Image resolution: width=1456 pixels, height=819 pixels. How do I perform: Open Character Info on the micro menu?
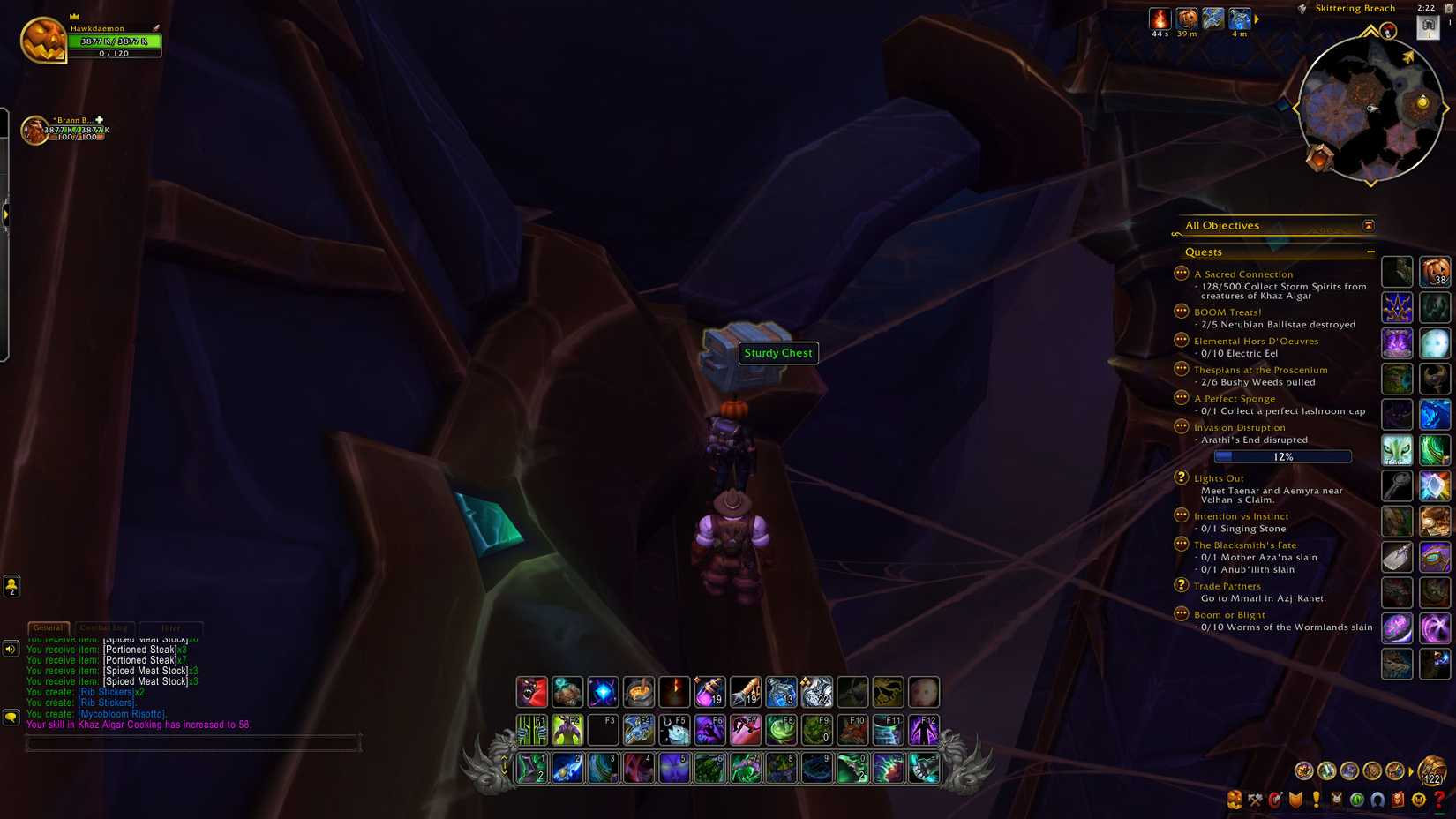pyautogui.click(x=1233, y=800)
